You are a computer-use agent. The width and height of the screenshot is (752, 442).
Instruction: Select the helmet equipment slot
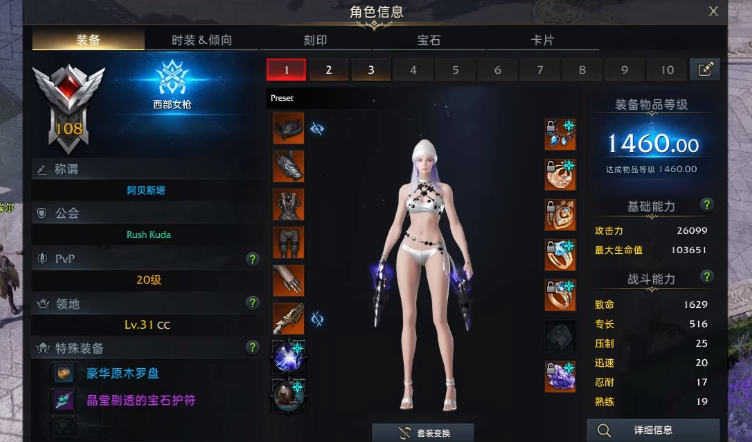[288, 128]
